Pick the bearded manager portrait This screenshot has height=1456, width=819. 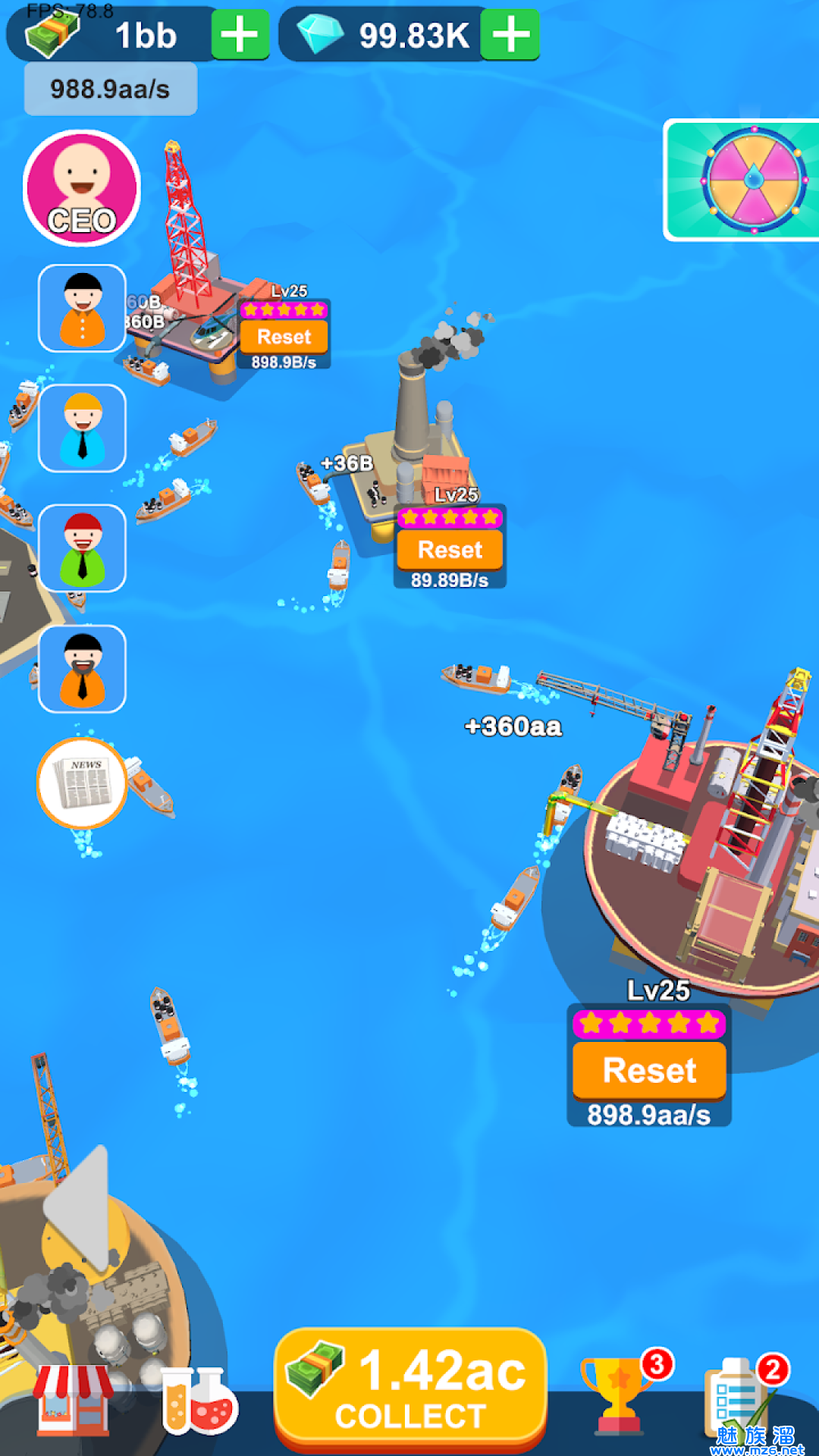pyautogui.click(x=82, y=669)
